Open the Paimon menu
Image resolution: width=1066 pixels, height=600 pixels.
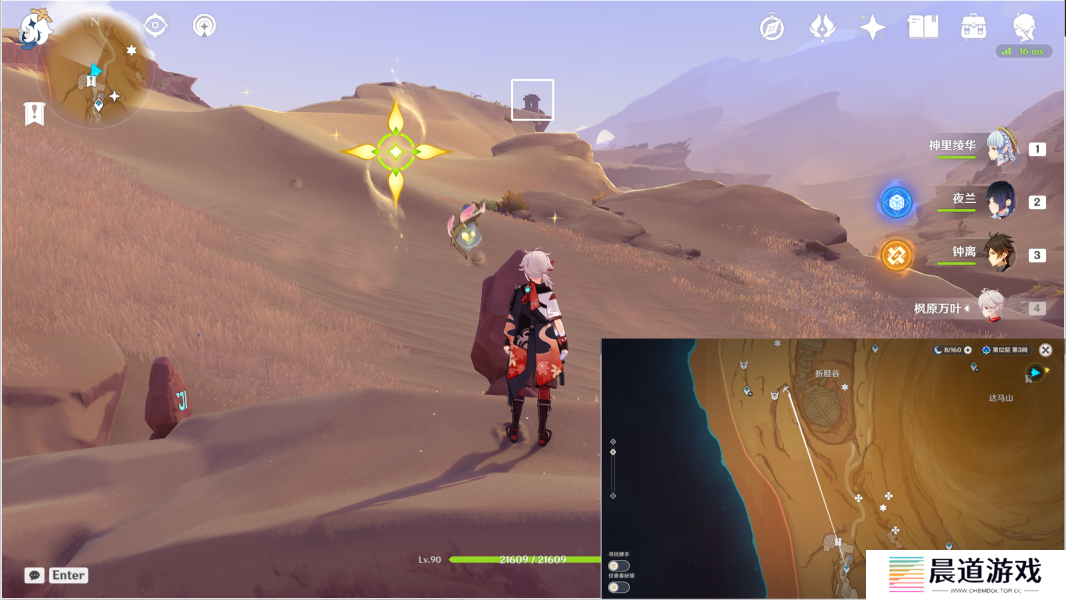35,28
